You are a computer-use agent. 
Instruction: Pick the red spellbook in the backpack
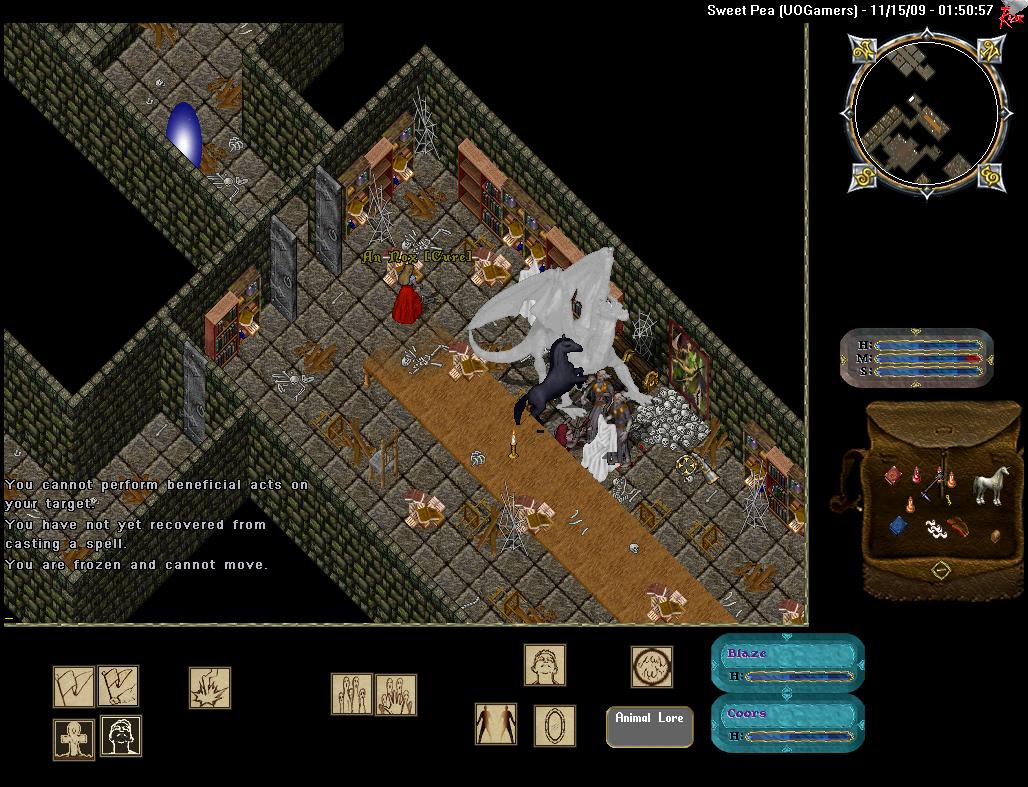pos(895,476)
